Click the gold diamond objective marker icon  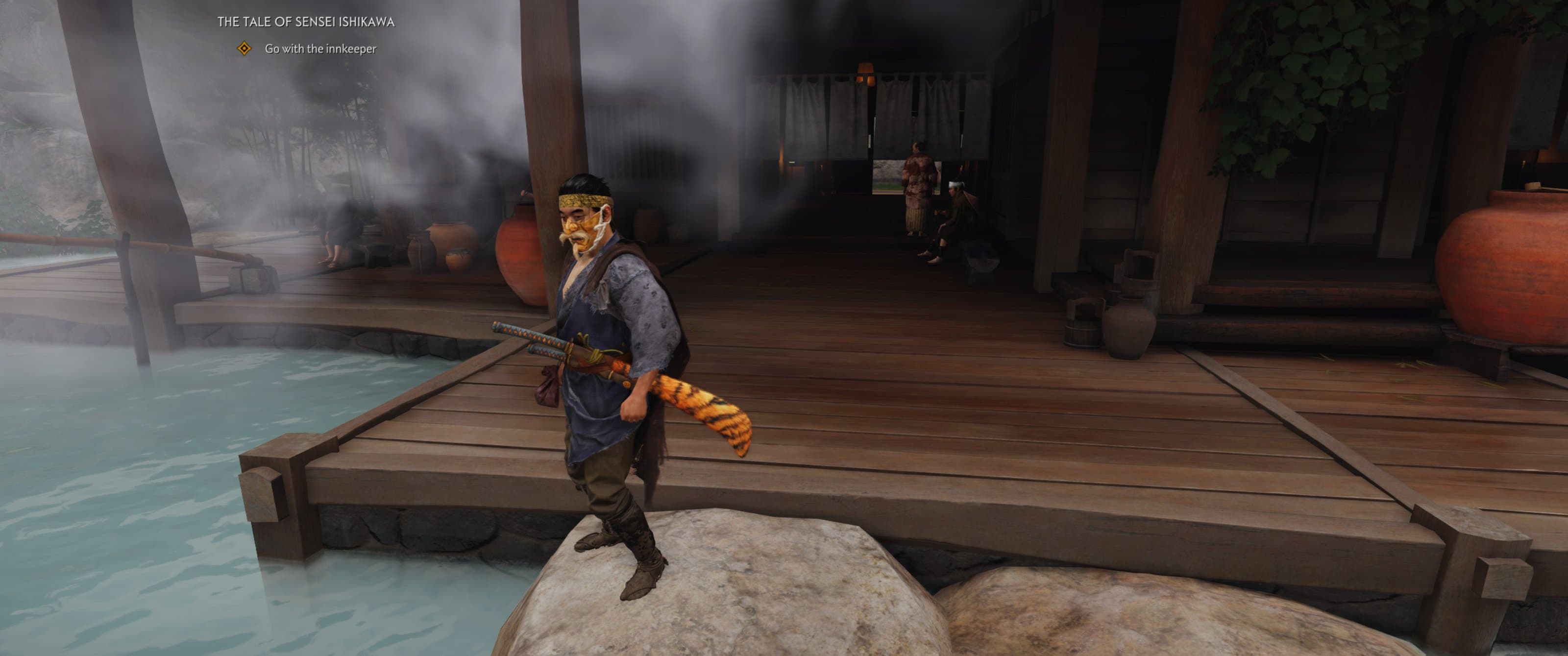click(244, 49)
